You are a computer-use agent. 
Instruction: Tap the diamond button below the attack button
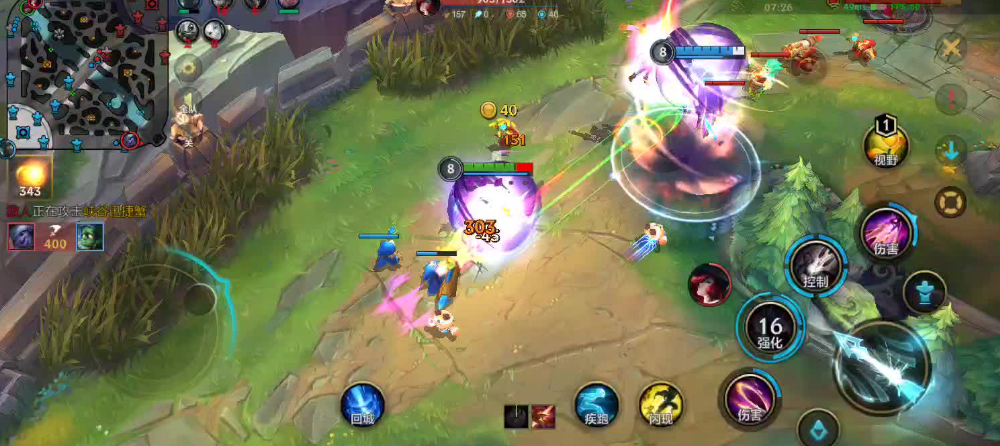[818, 430]
